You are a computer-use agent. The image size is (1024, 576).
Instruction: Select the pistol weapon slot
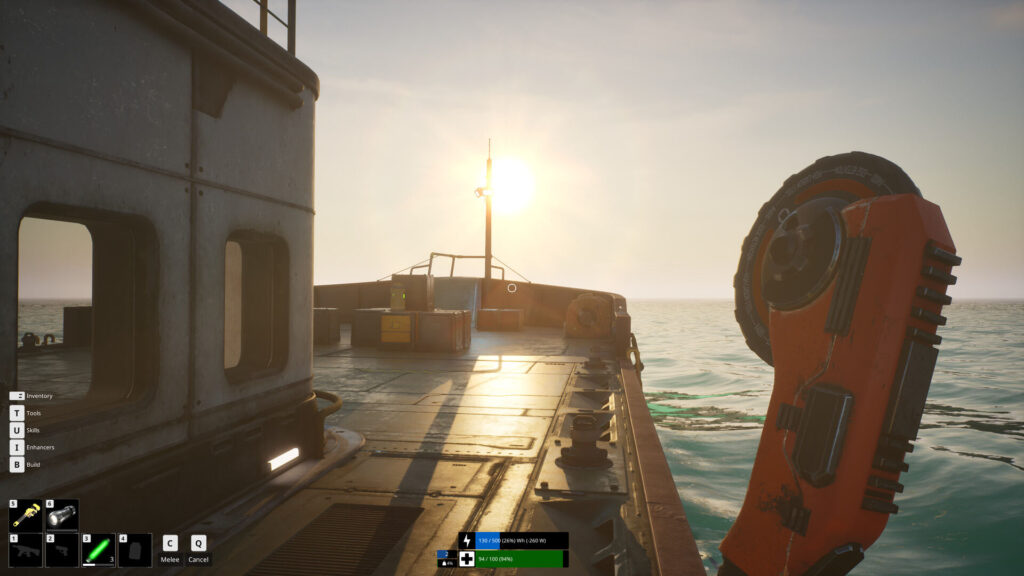coord(62,550)
